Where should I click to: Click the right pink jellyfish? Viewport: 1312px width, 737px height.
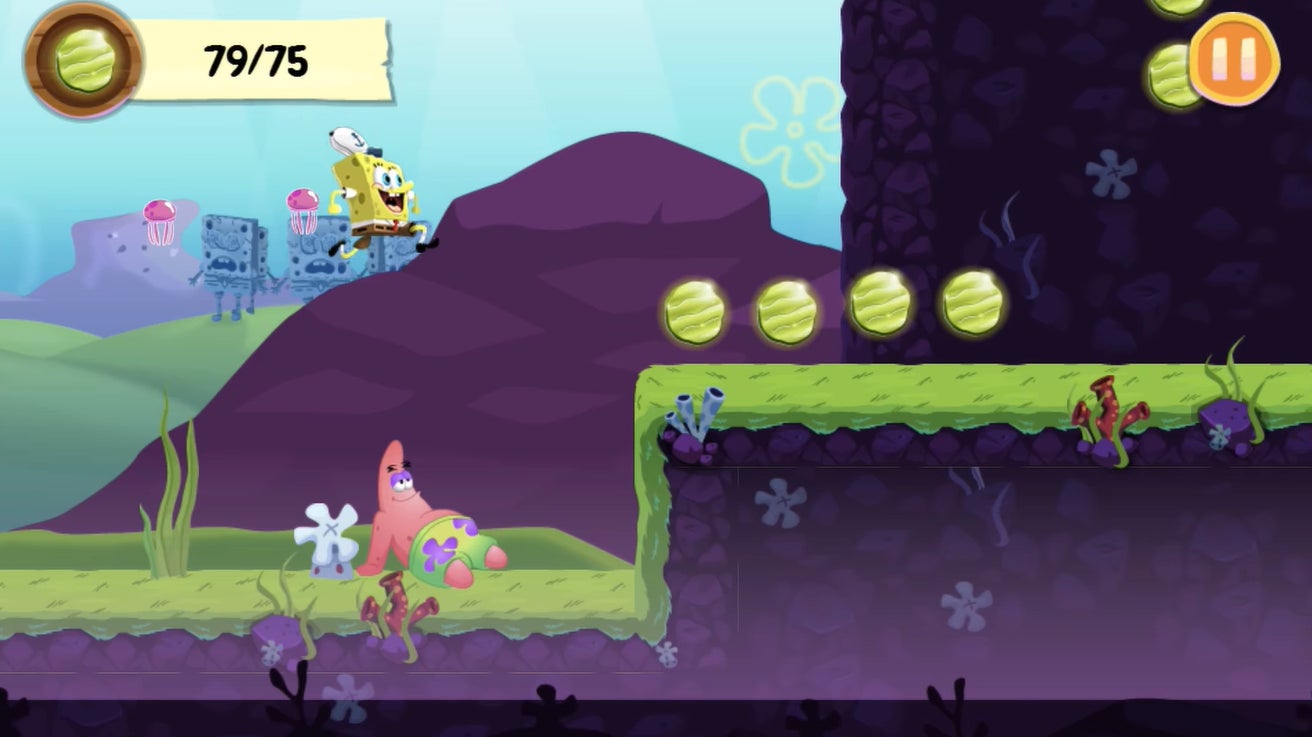302,198
